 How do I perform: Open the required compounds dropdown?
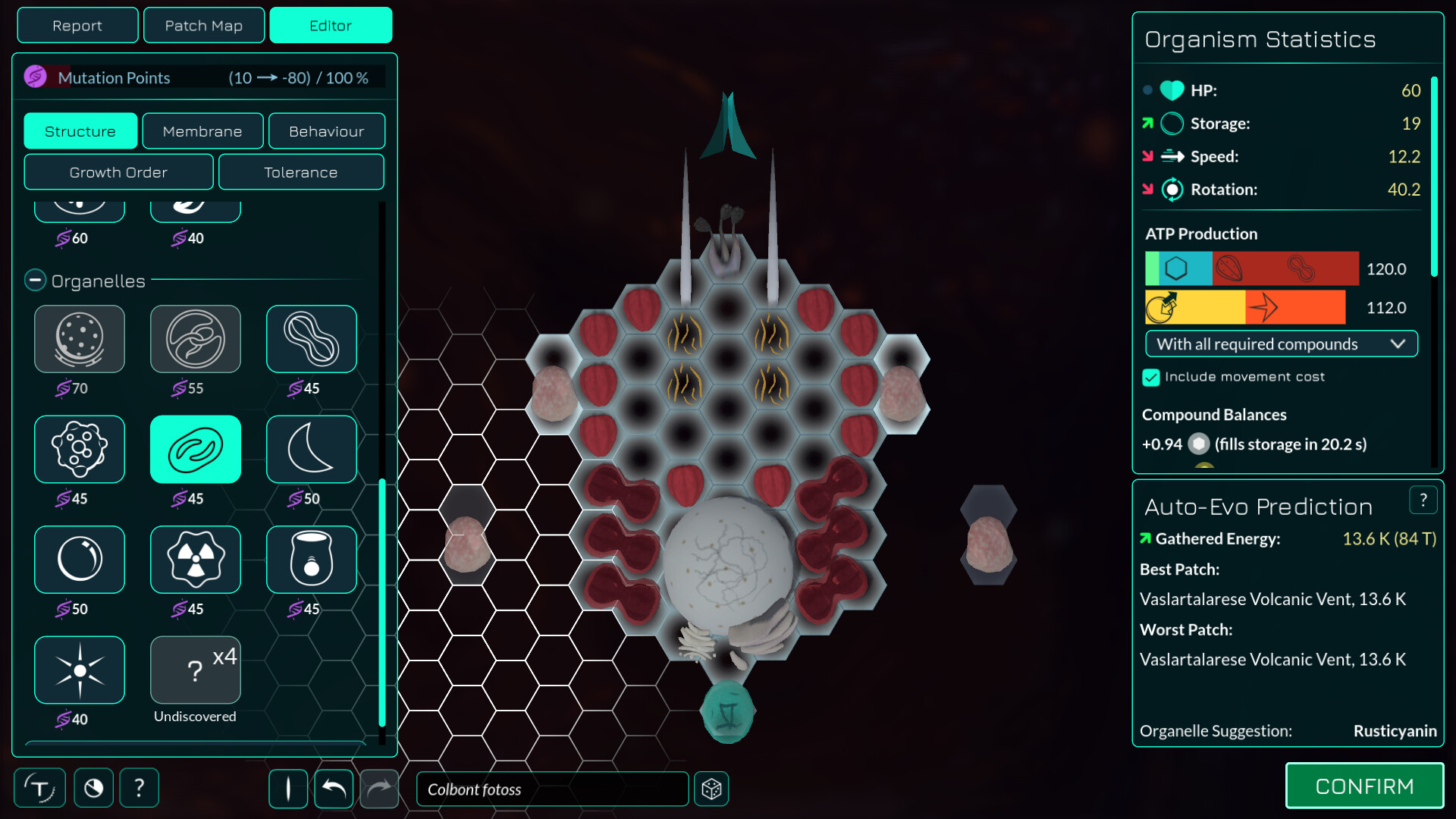click(1280, 344)
